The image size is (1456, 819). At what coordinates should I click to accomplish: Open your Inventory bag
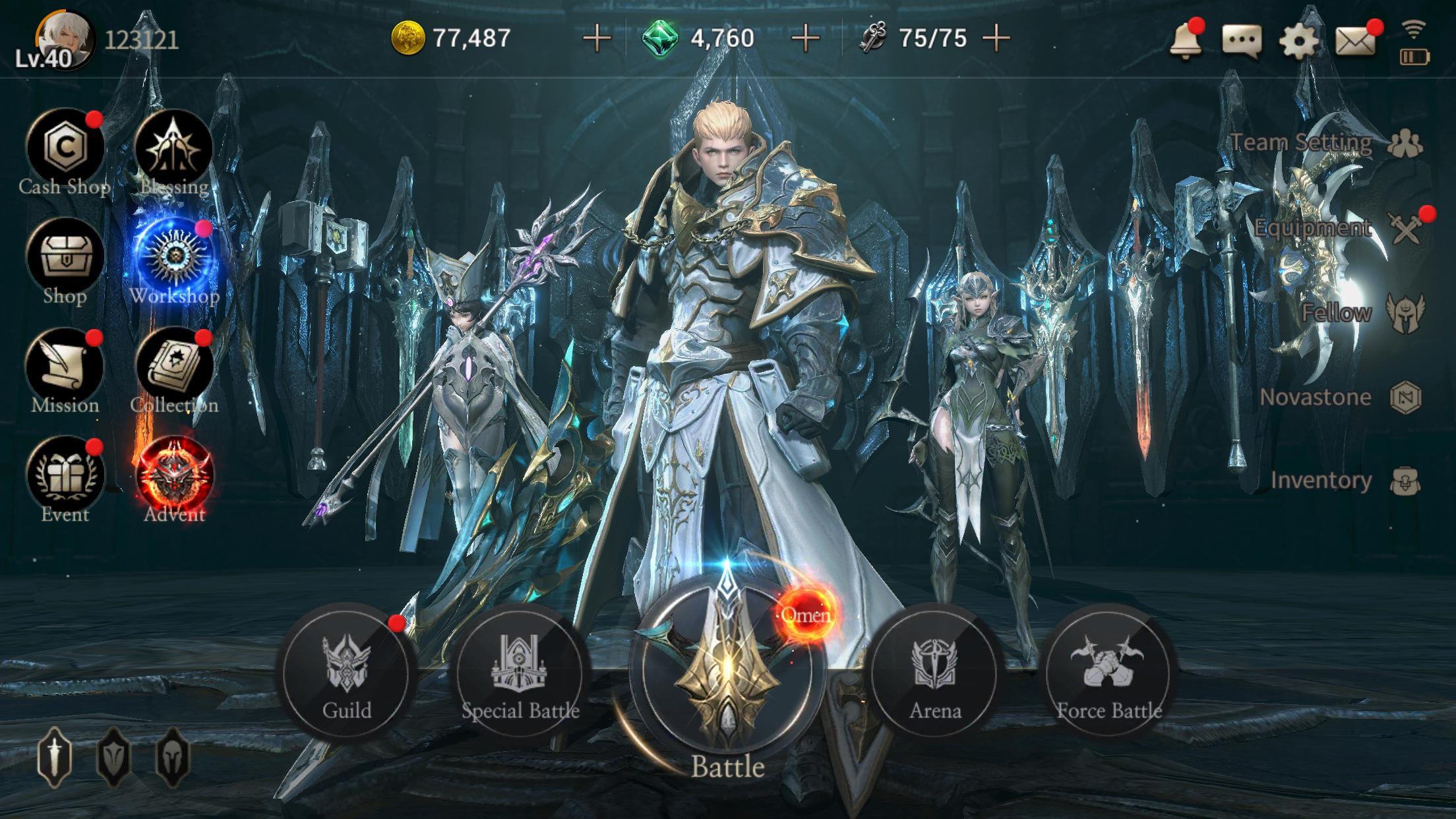point(1405,481)
